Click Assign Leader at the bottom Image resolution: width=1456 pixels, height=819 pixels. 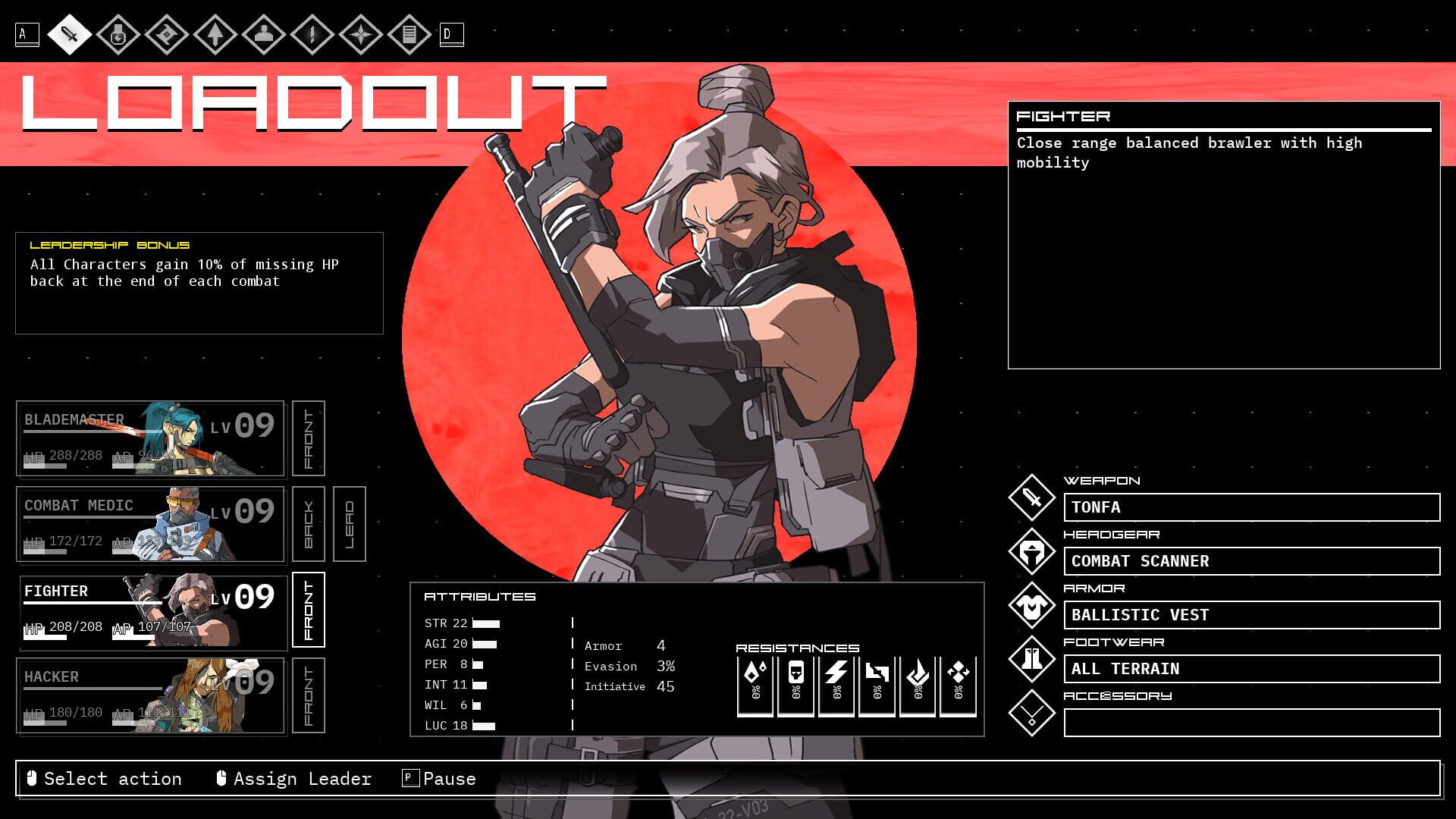tap(301, 779)
